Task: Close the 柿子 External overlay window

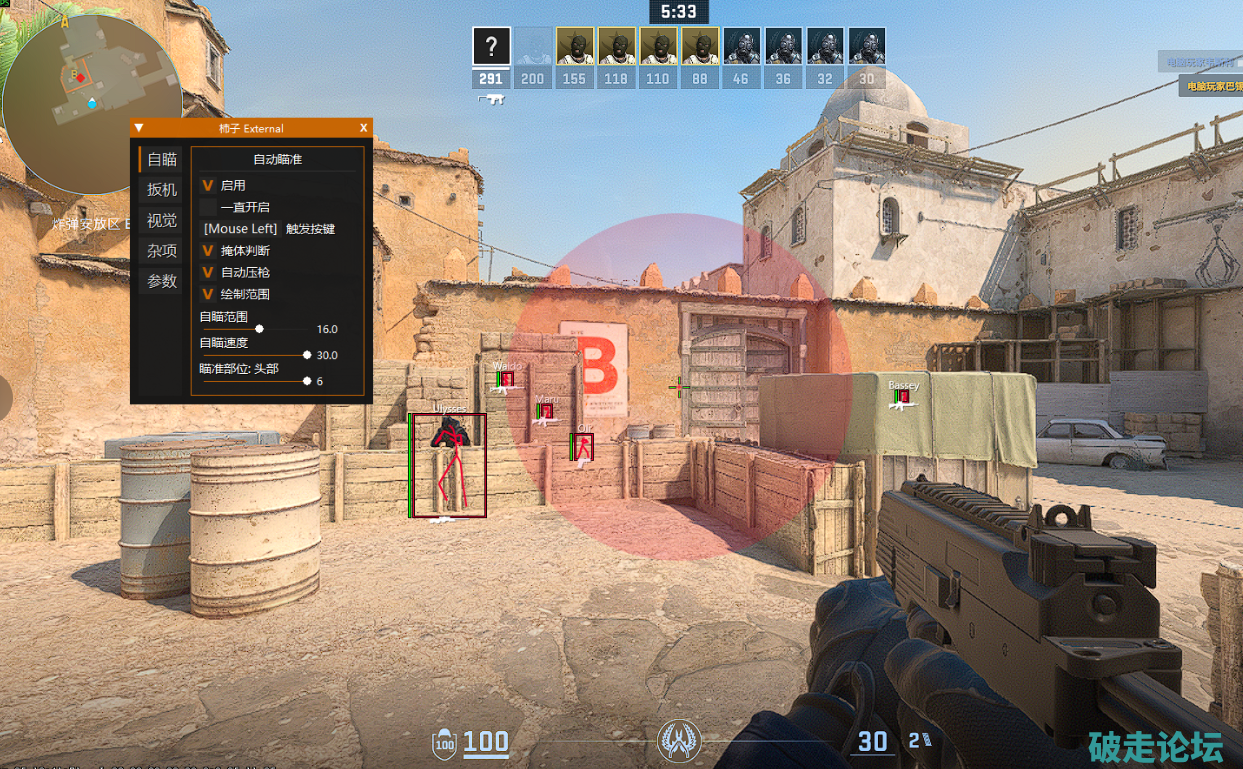Action: [363, 128]
